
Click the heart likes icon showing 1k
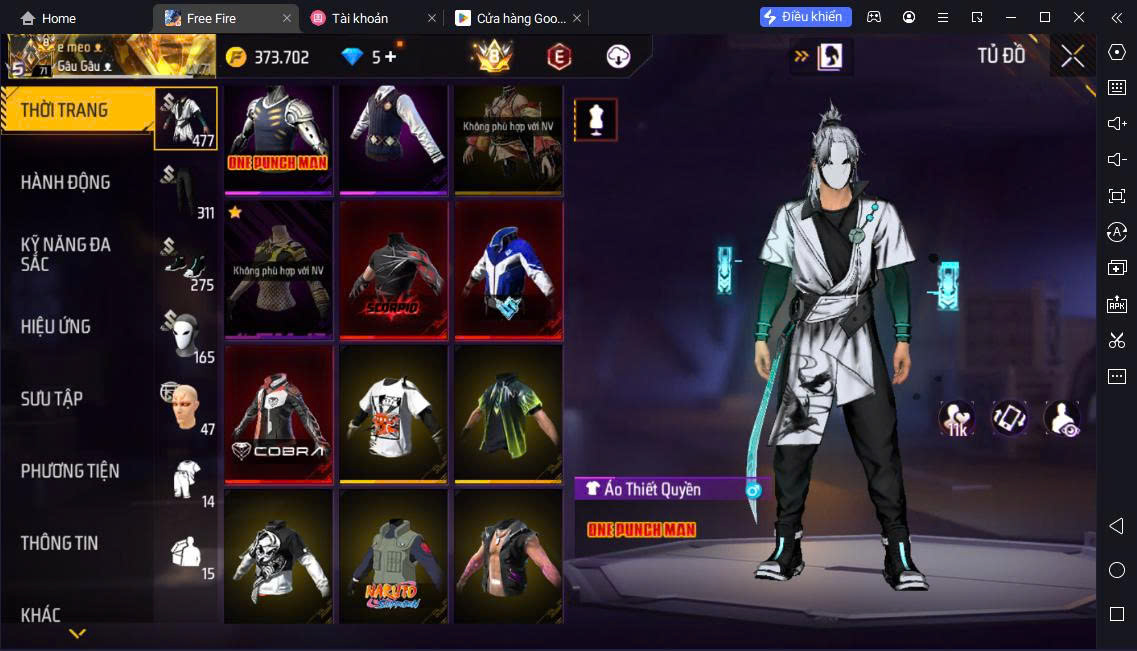957,418
